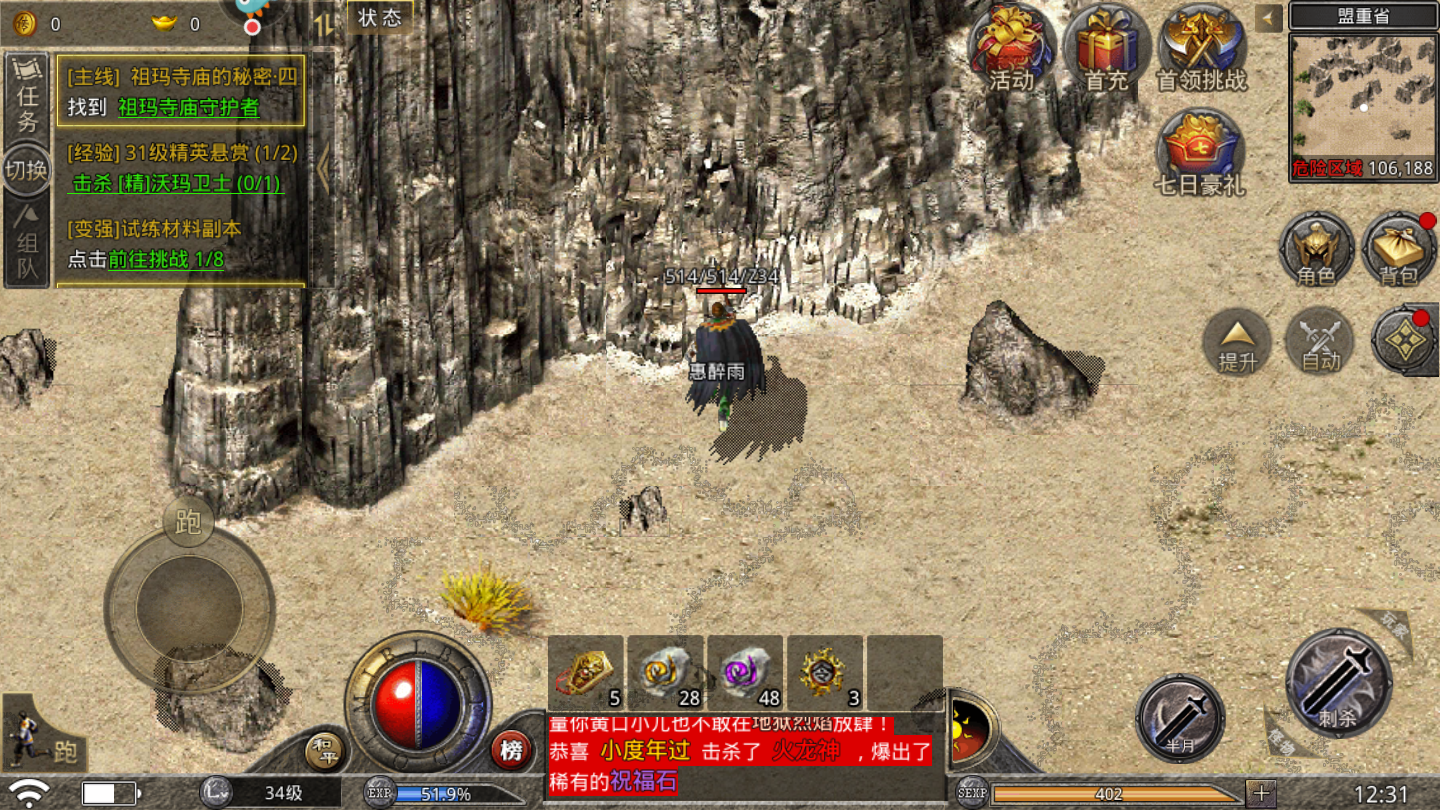Open the 活动 events gift icon
This screenshot has width=1440, height=810.
pos(1011,48)
